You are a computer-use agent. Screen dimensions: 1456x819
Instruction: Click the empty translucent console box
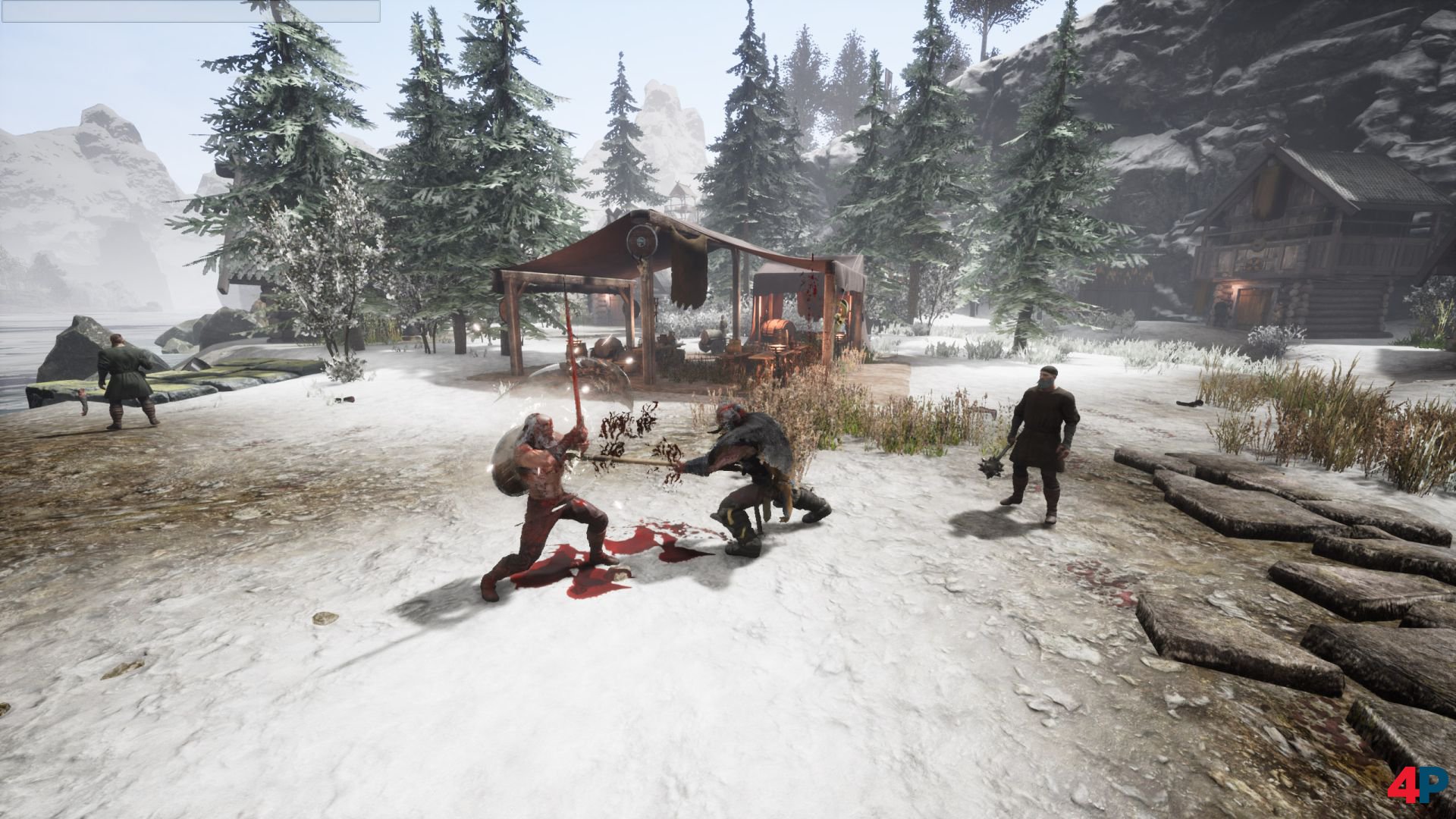click(190, 11)
